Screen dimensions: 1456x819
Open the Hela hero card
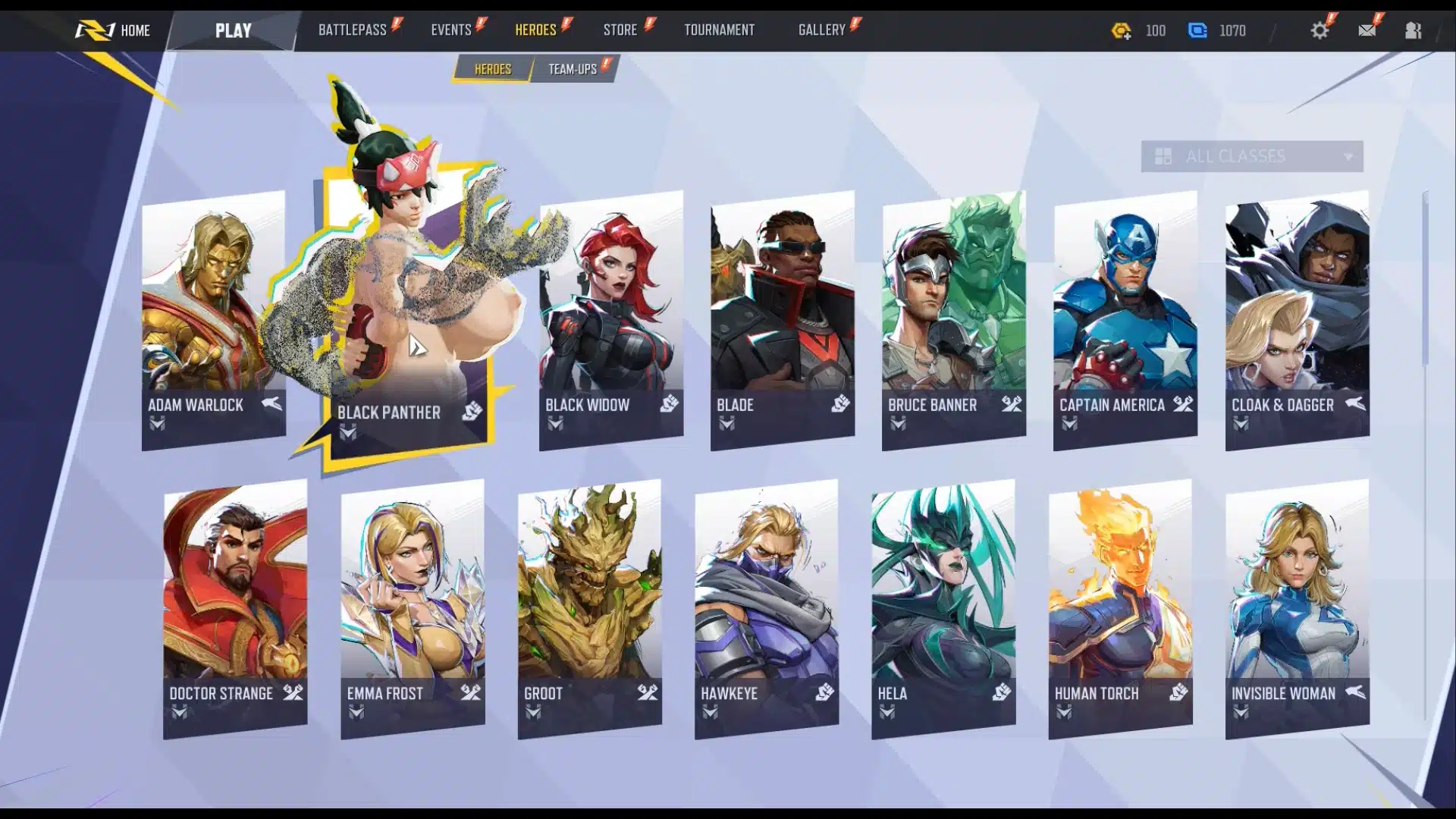[943, 607]
